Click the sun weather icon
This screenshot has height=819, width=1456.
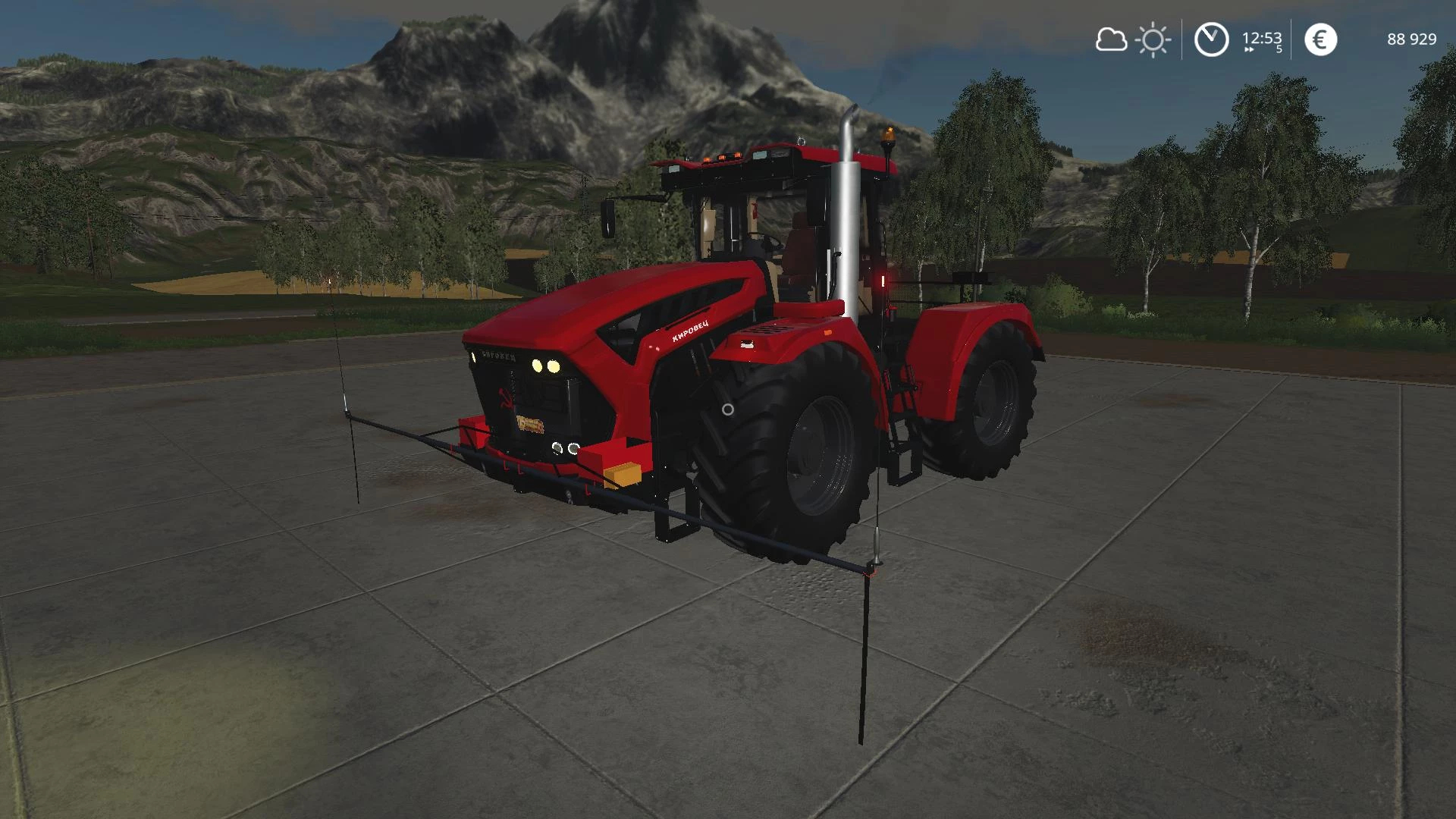tap(1153, 39)
